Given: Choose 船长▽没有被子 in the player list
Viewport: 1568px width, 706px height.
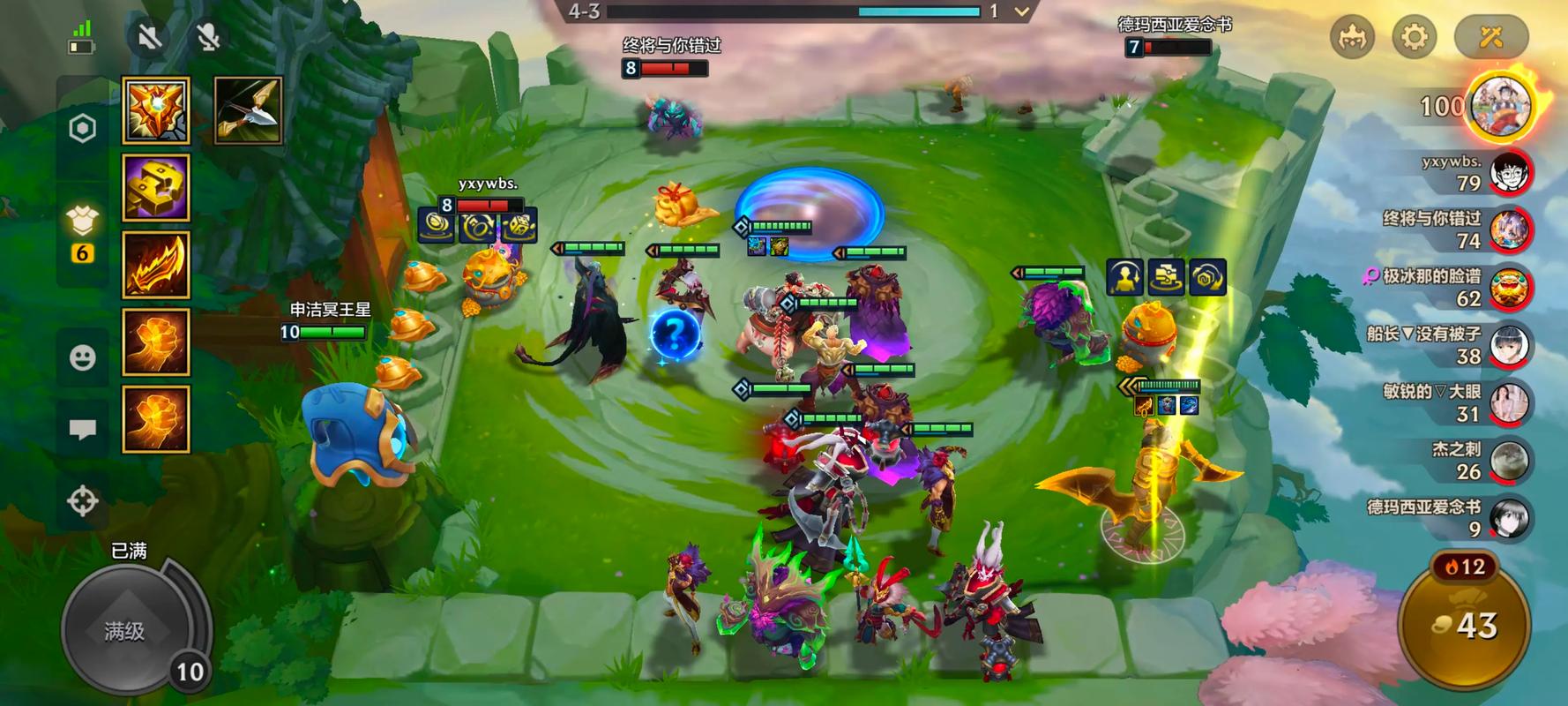Looking at the screenshot, I should 1510,345.
